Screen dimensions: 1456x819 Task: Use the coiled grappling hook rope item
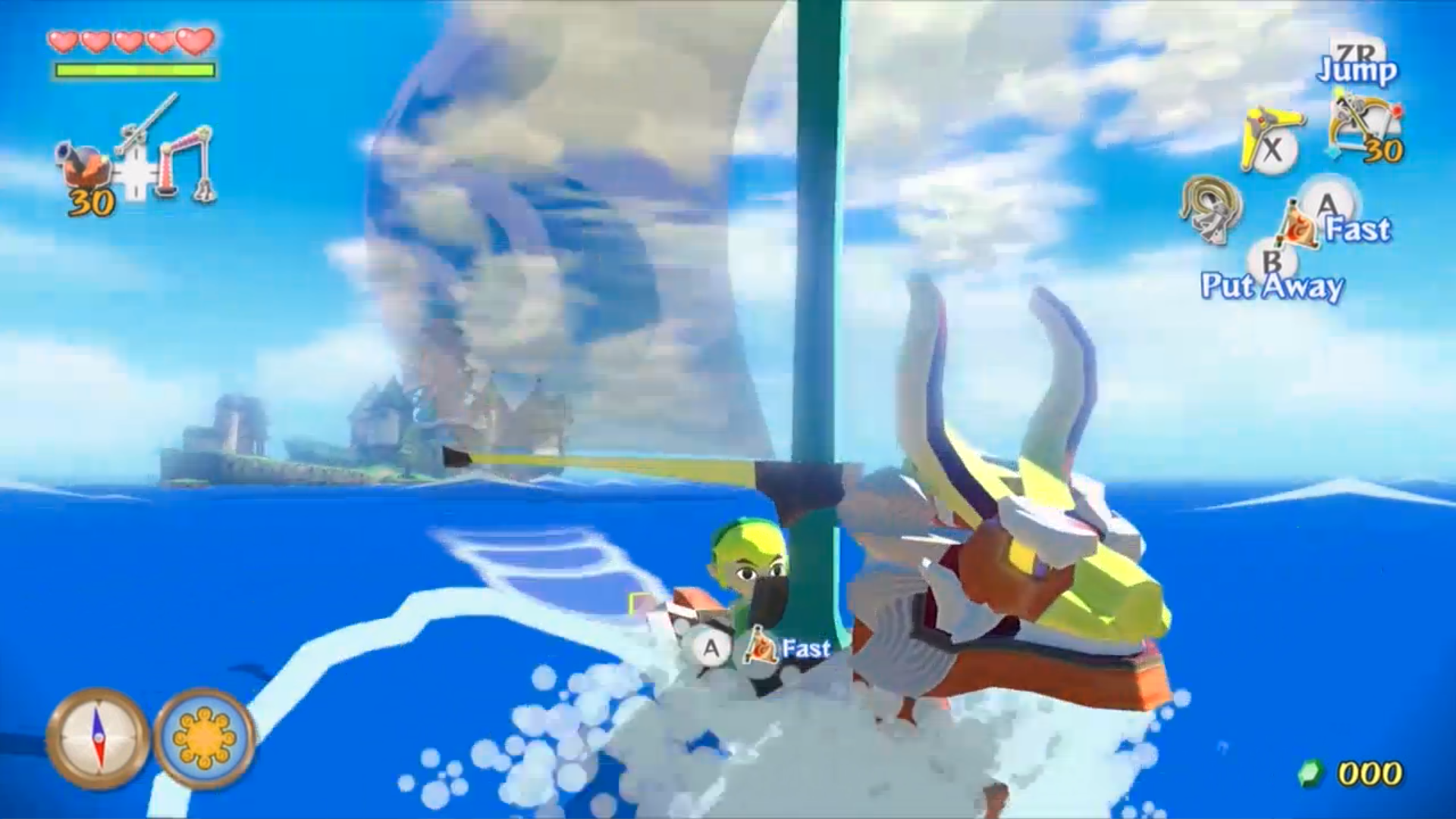[1211, 208]
